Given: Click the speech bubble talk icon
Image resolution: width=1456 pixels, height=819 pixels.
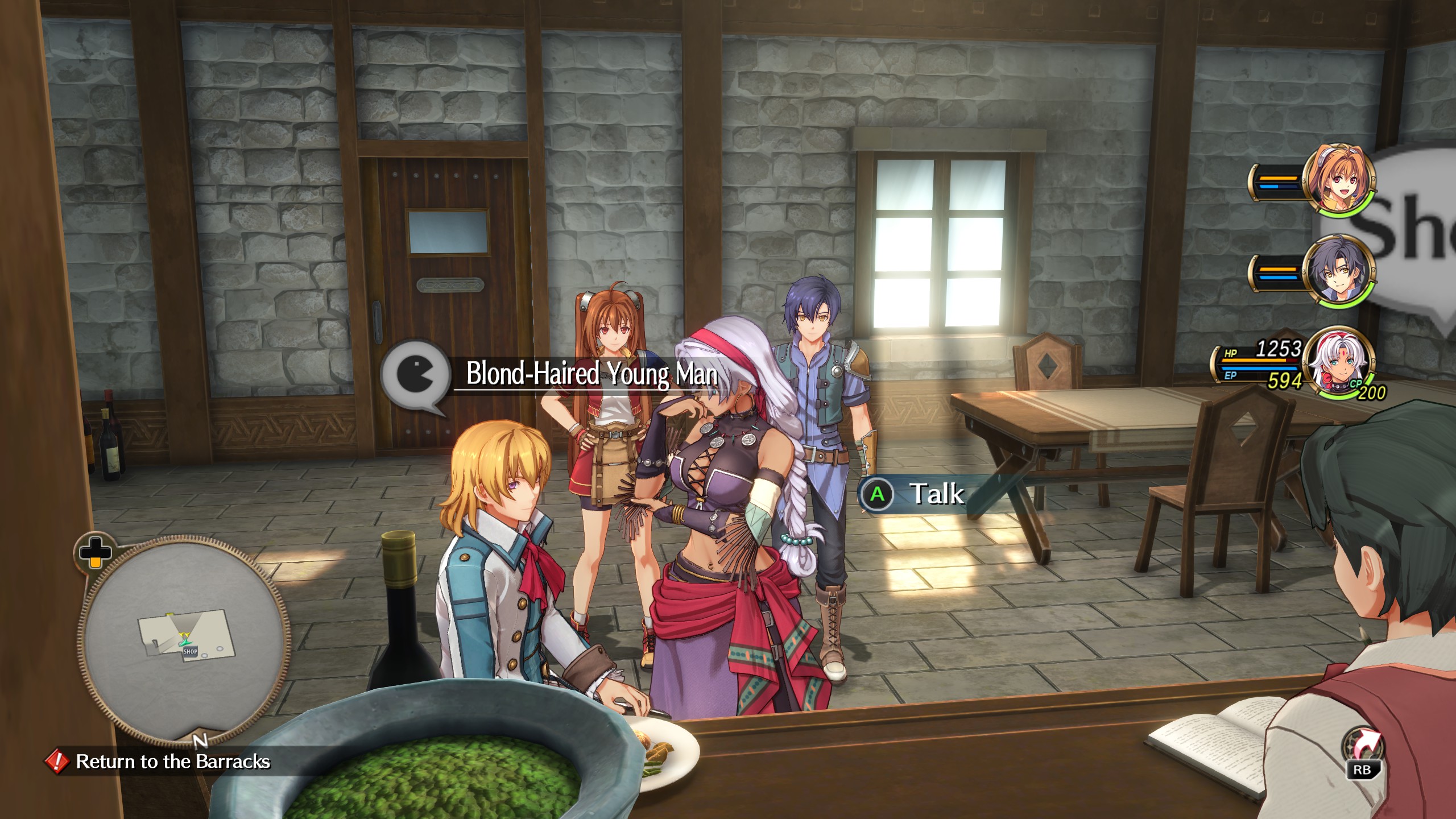Looking at the screenshot, I should point(414,377).
